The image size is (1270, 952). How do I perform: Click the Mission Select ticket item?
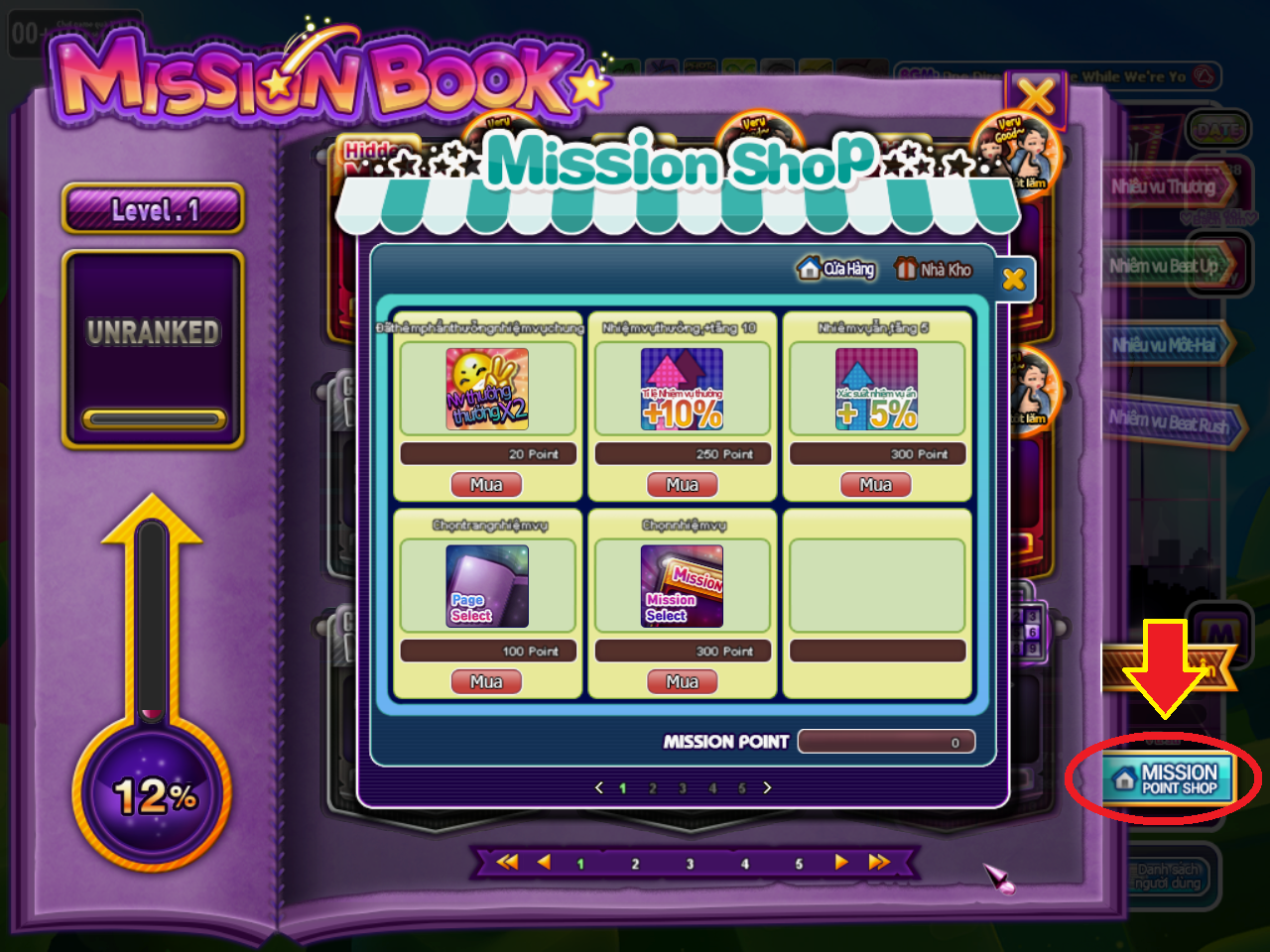point(682,585)
